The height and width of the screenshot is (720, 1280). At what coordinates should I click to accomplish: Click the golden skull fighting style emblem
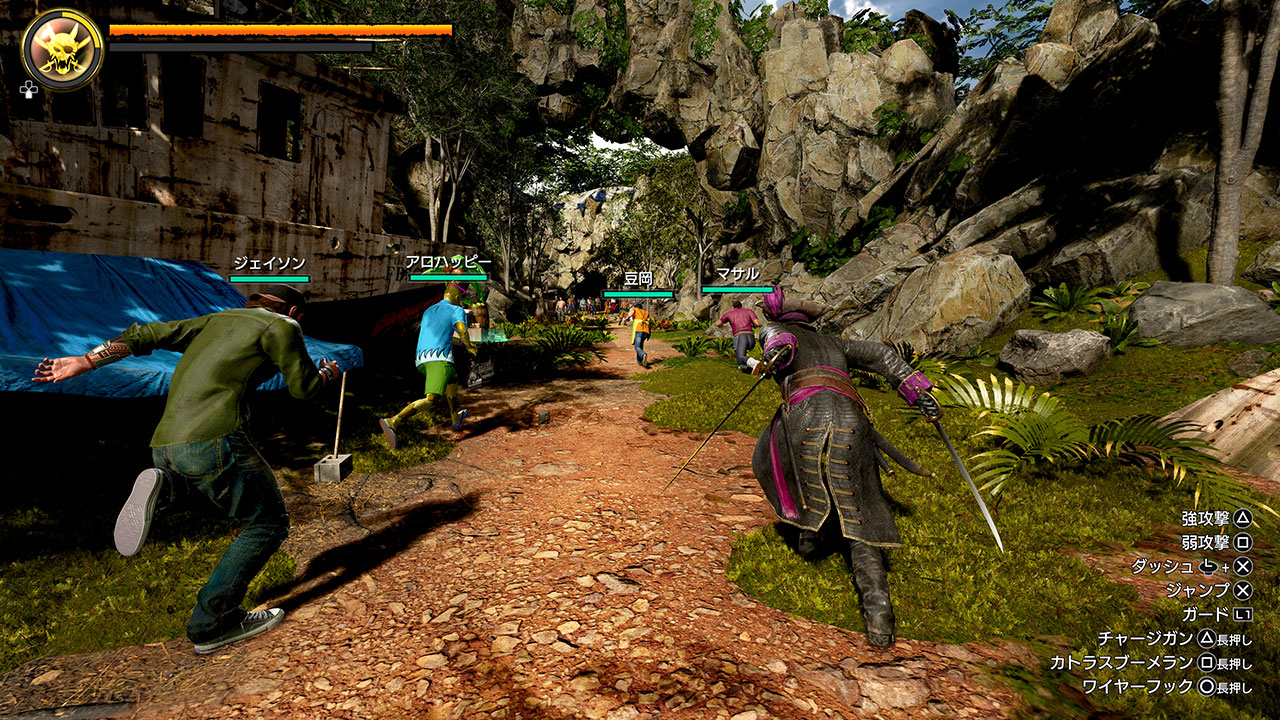coord(62,49)
